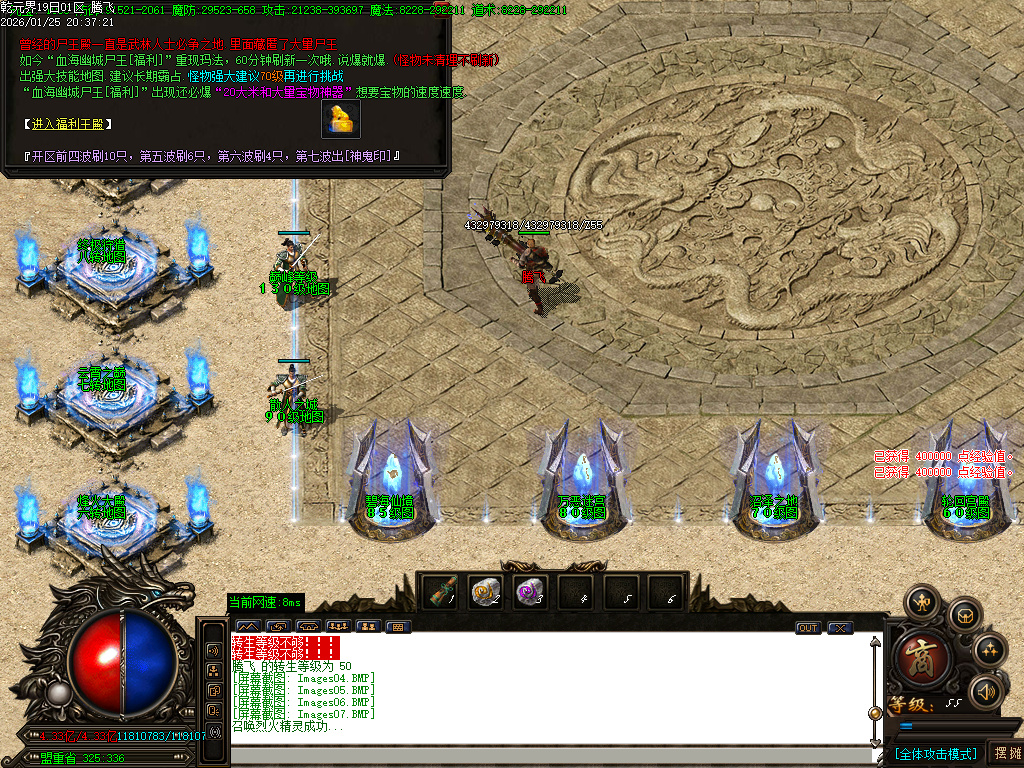The width and height of the screenshot is (1024, 768).
Task: Toggle the sound speaker round icon
Action: [986, 691]
